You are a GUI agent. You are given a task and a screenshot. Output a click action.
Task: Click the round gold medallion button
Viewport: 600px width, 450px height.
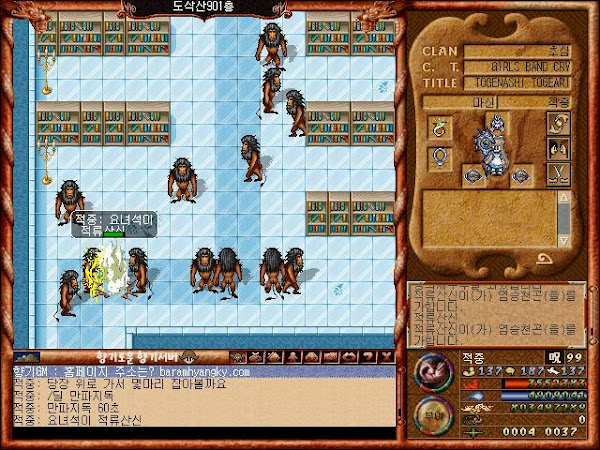pyautogui.click(x=431, y=418)
